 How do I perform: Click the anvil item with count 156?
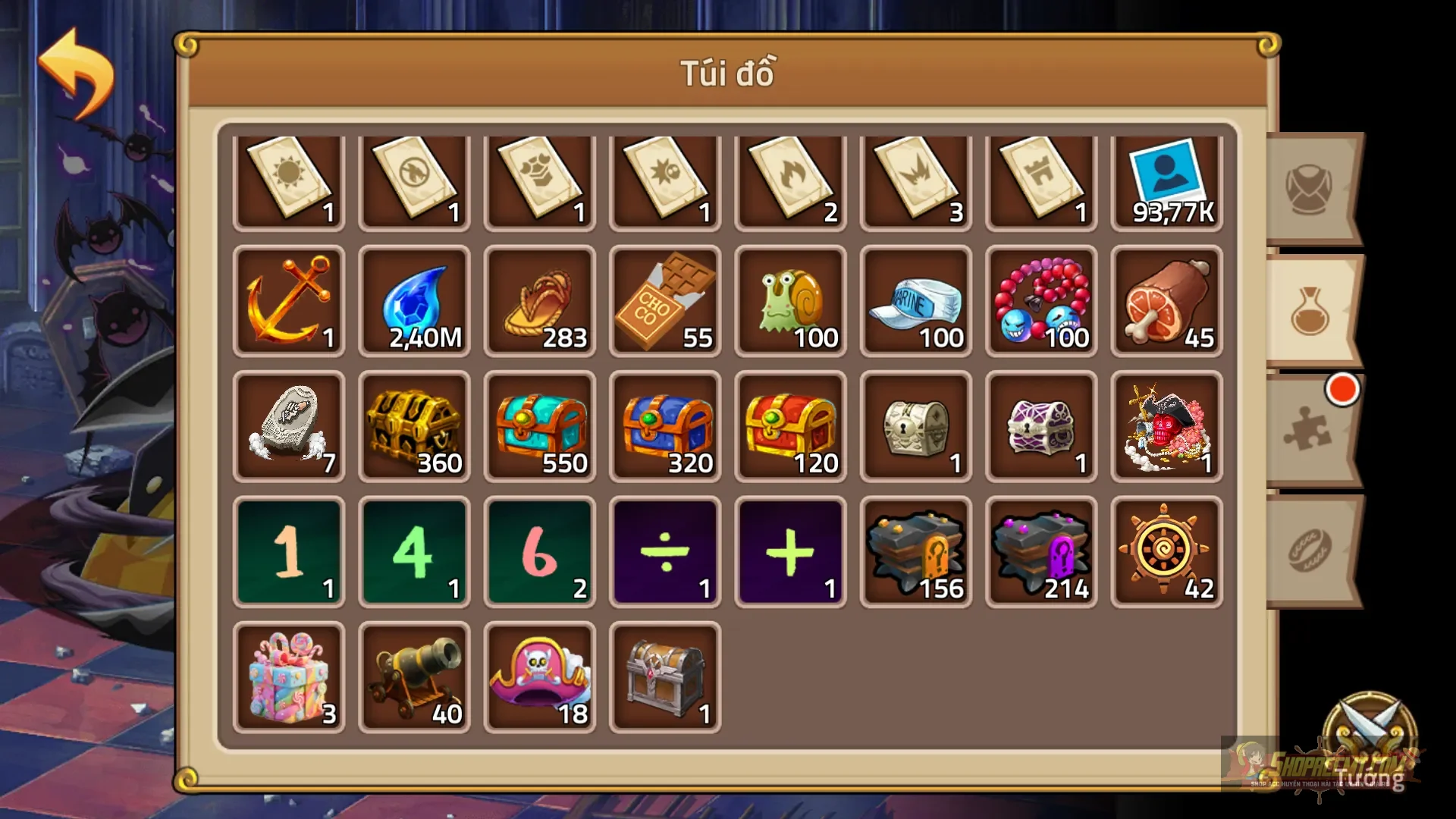915,552
